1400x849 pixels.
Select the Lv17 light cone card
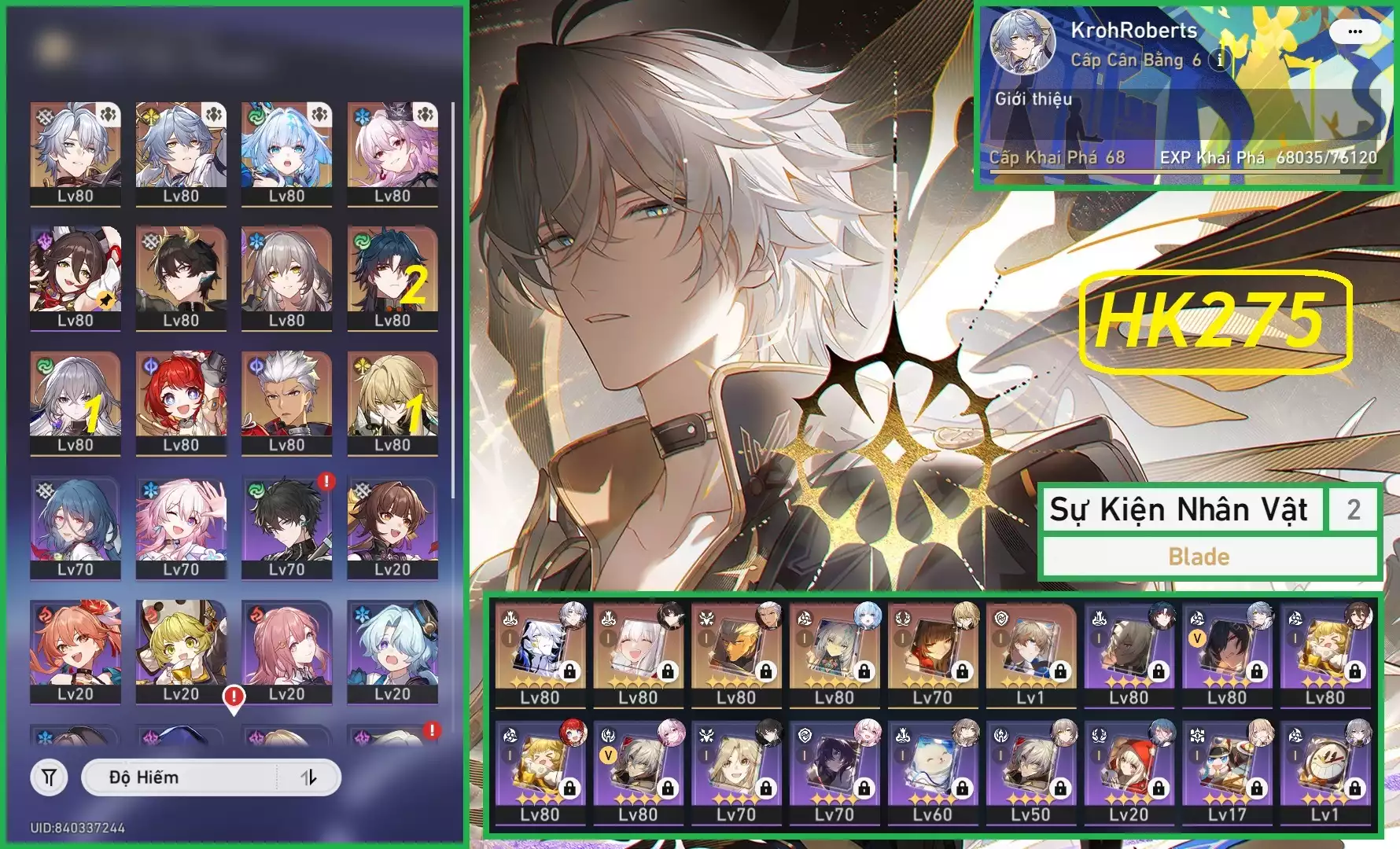click(1227, 772)
